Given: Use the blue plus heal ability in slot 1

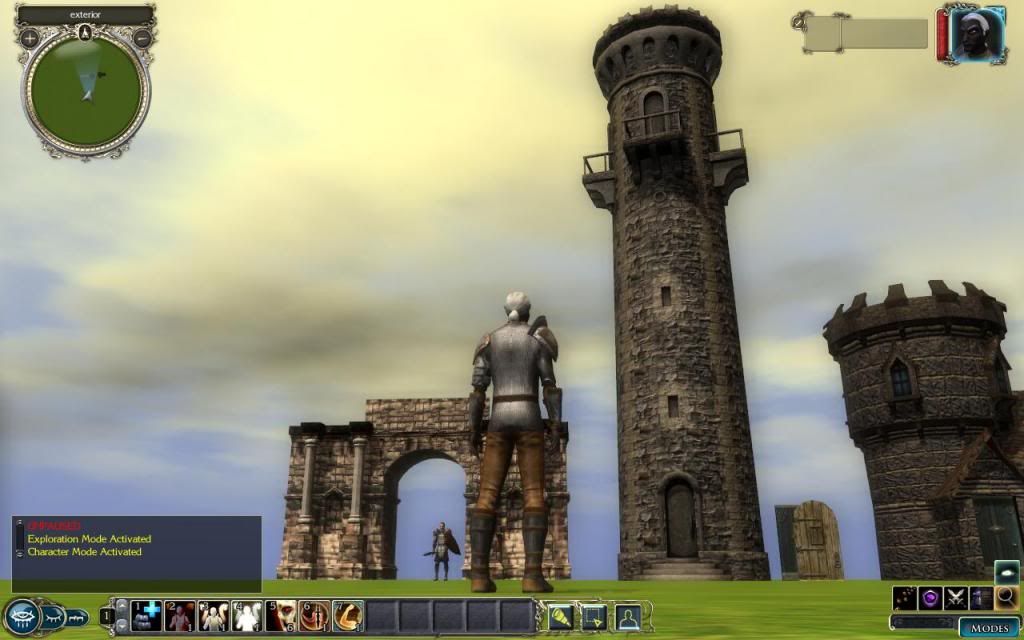Looking at the screenshot, I should [147, 616].
